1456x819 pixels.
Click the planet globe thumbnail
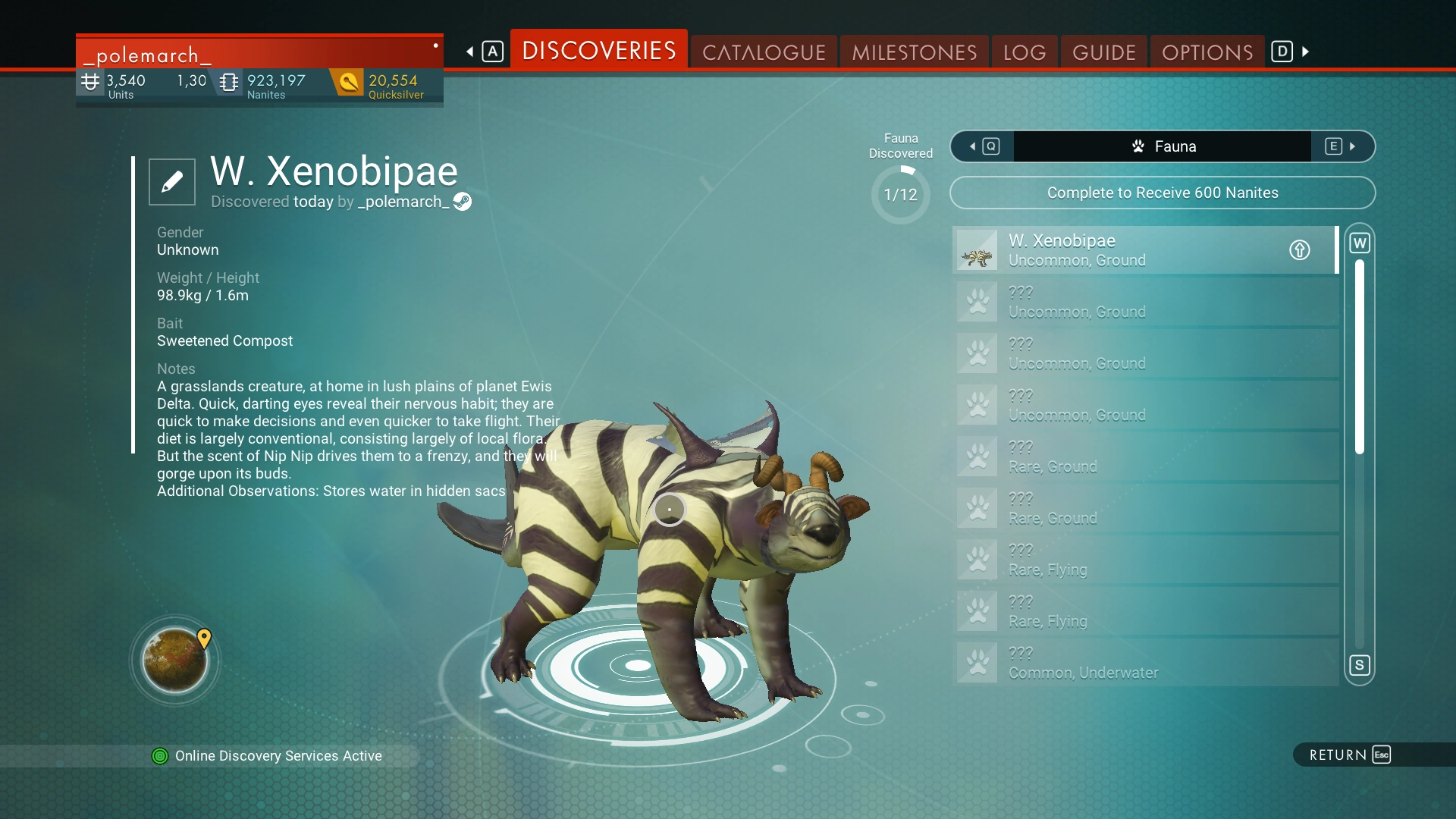175,661
